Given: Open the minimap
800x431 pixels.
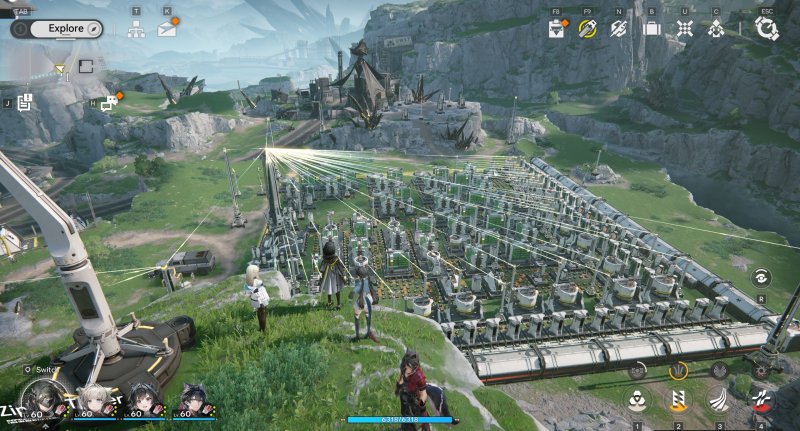Looking at the screenshot, I should (62, 70).
